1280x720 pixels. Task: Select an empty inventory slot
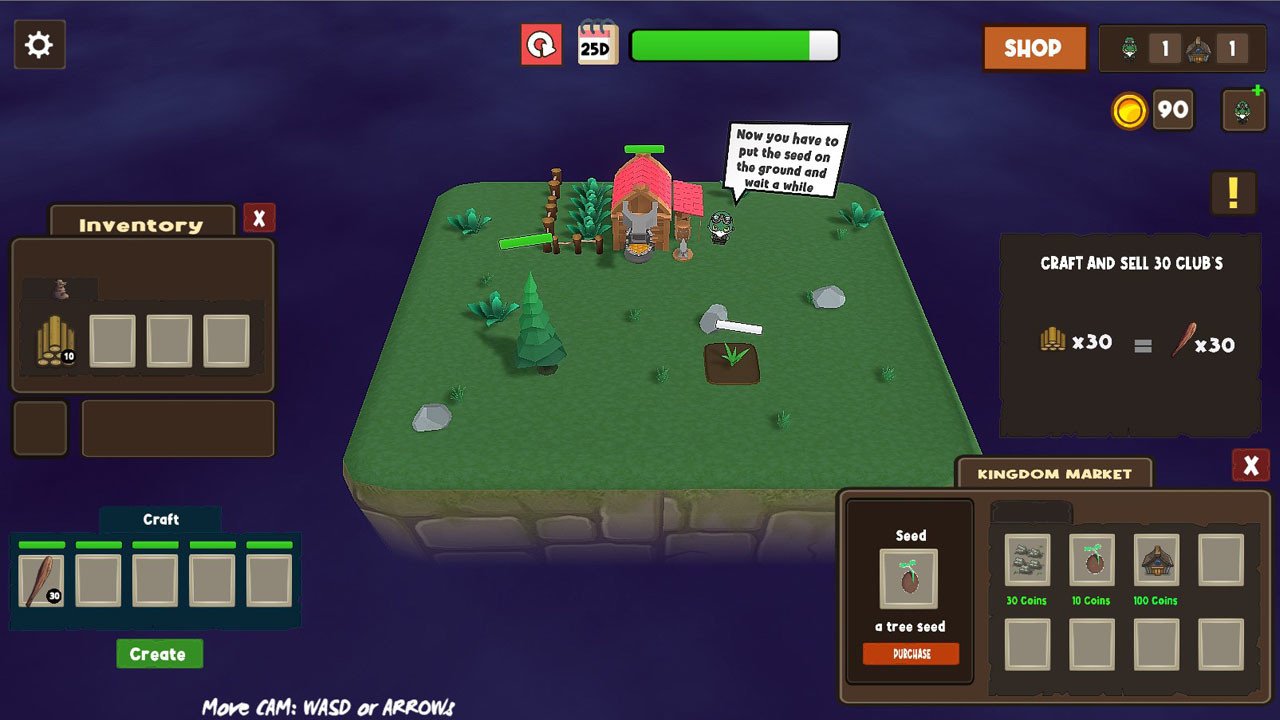112,340
